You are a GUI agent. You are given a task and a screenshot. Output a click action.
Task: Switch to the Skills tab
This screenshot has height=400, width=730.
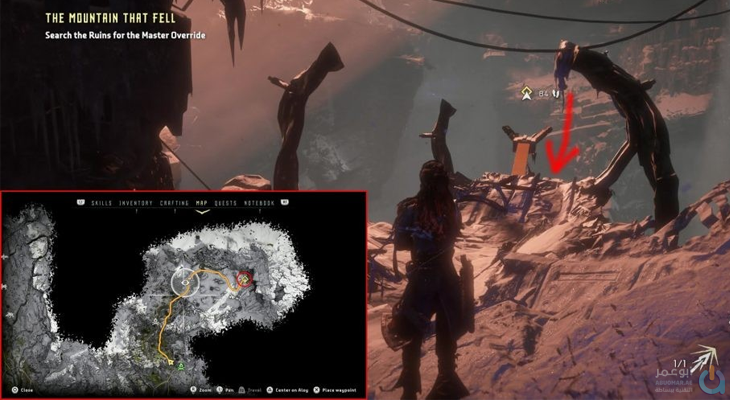[x=101, y=203]
